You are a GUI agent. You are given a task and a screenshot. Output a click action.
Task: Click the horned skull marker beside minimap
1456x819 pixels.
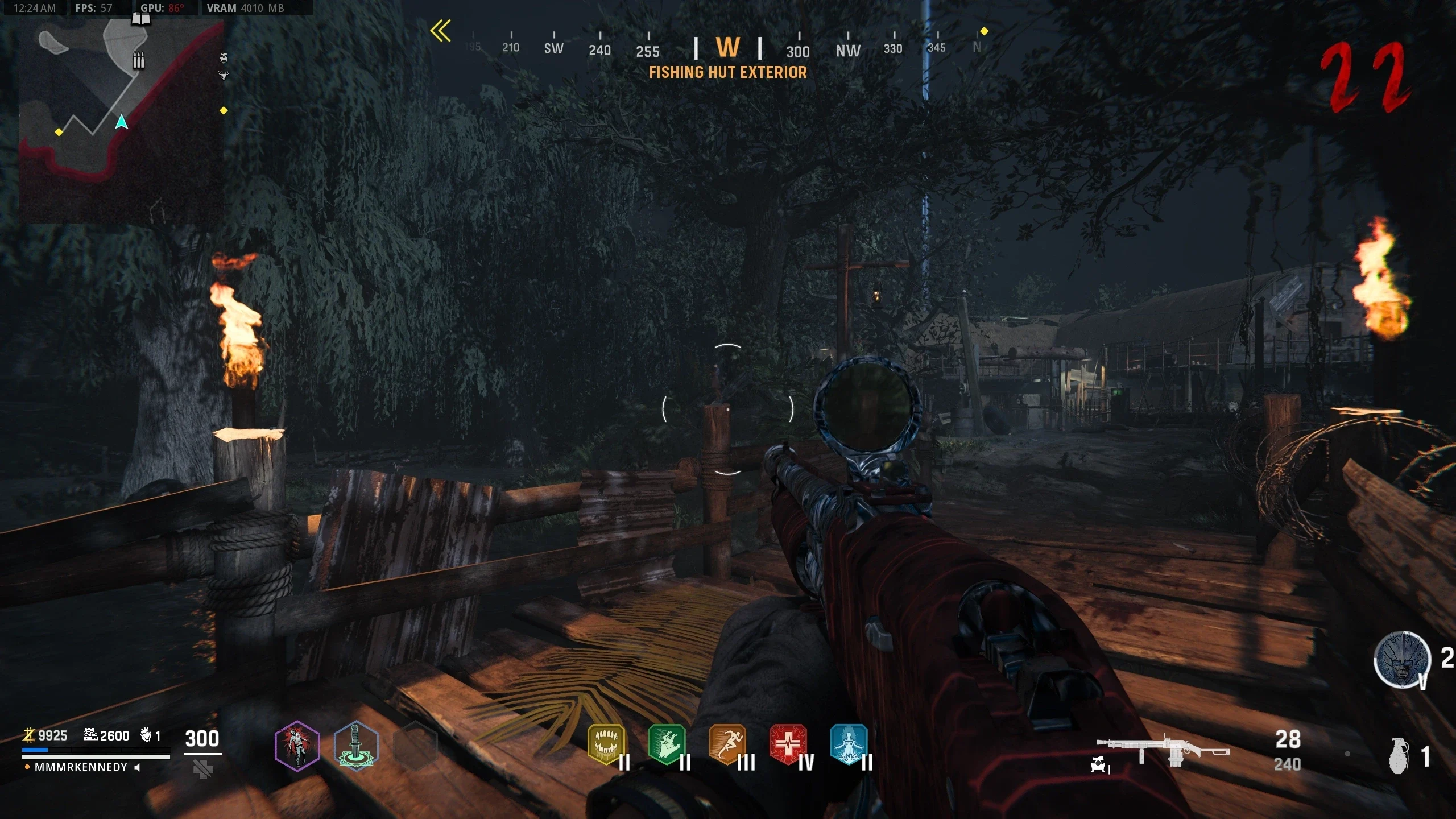point(224,75)
